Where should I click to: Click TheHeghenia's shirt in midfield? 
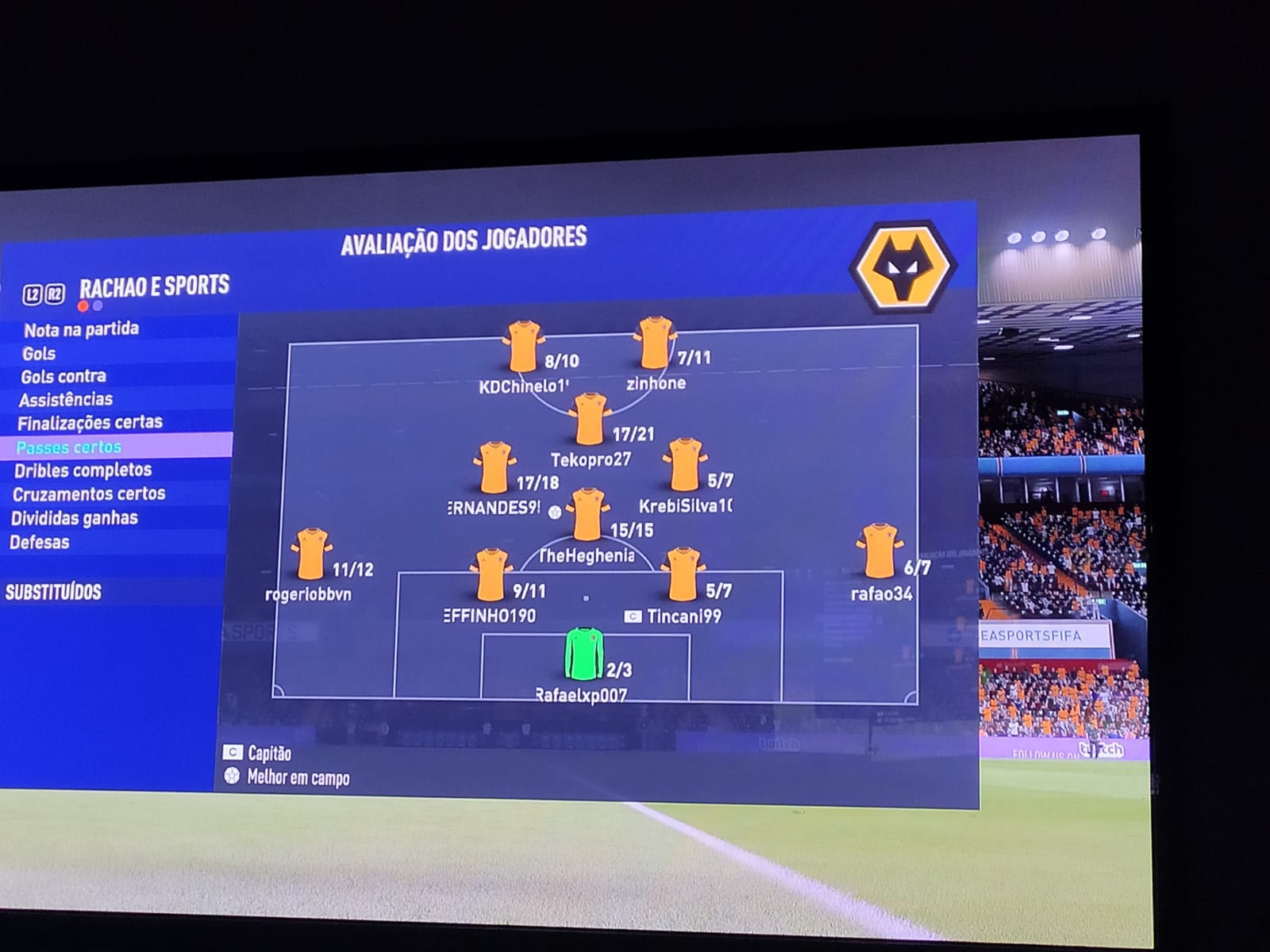(x=587, y=515)
